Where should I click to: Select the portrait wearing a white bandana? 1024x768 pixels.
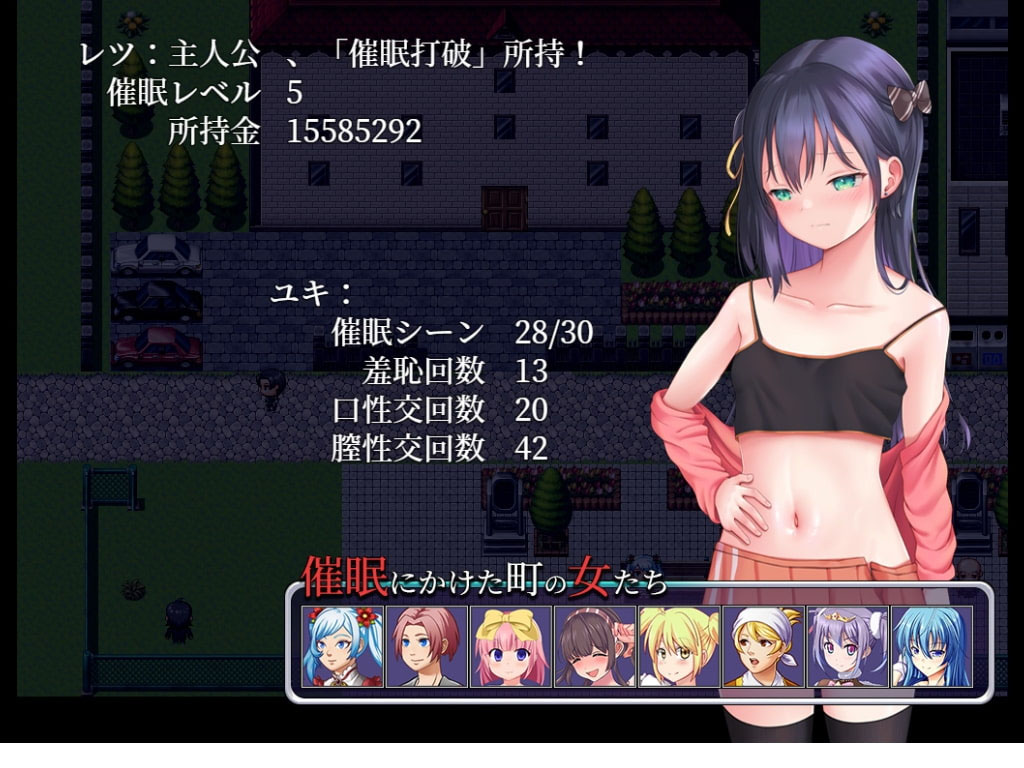point(763,646)
